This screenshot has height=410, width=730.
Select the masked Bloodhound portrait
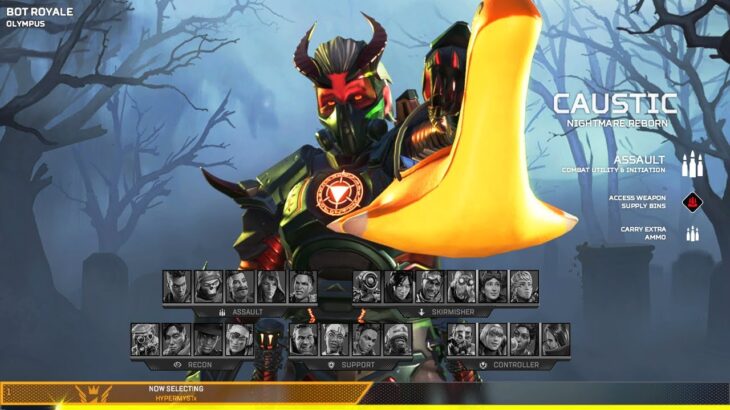point(145,340)
